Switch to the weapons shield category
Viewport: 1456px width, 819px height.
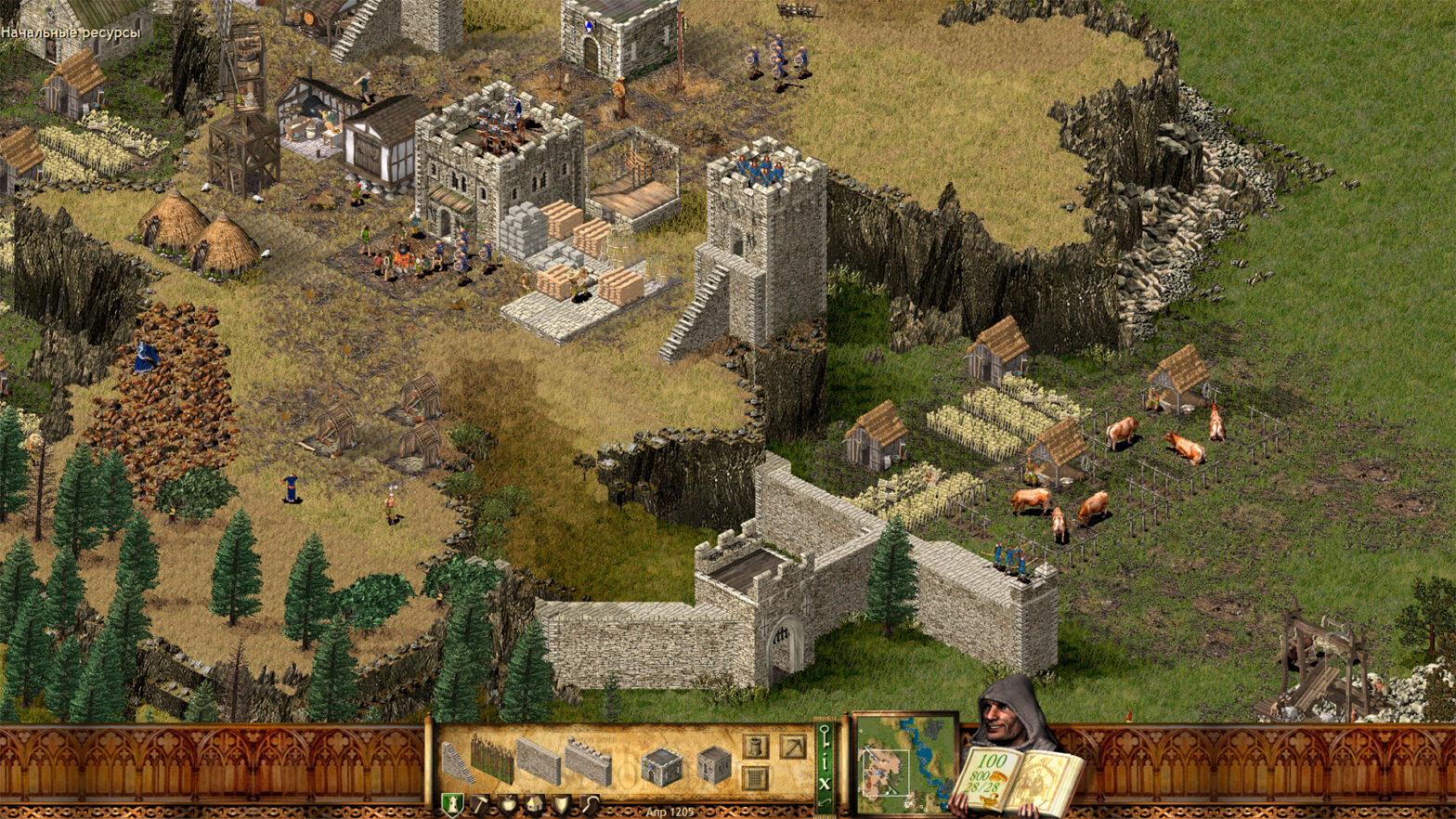pos(562,804)
